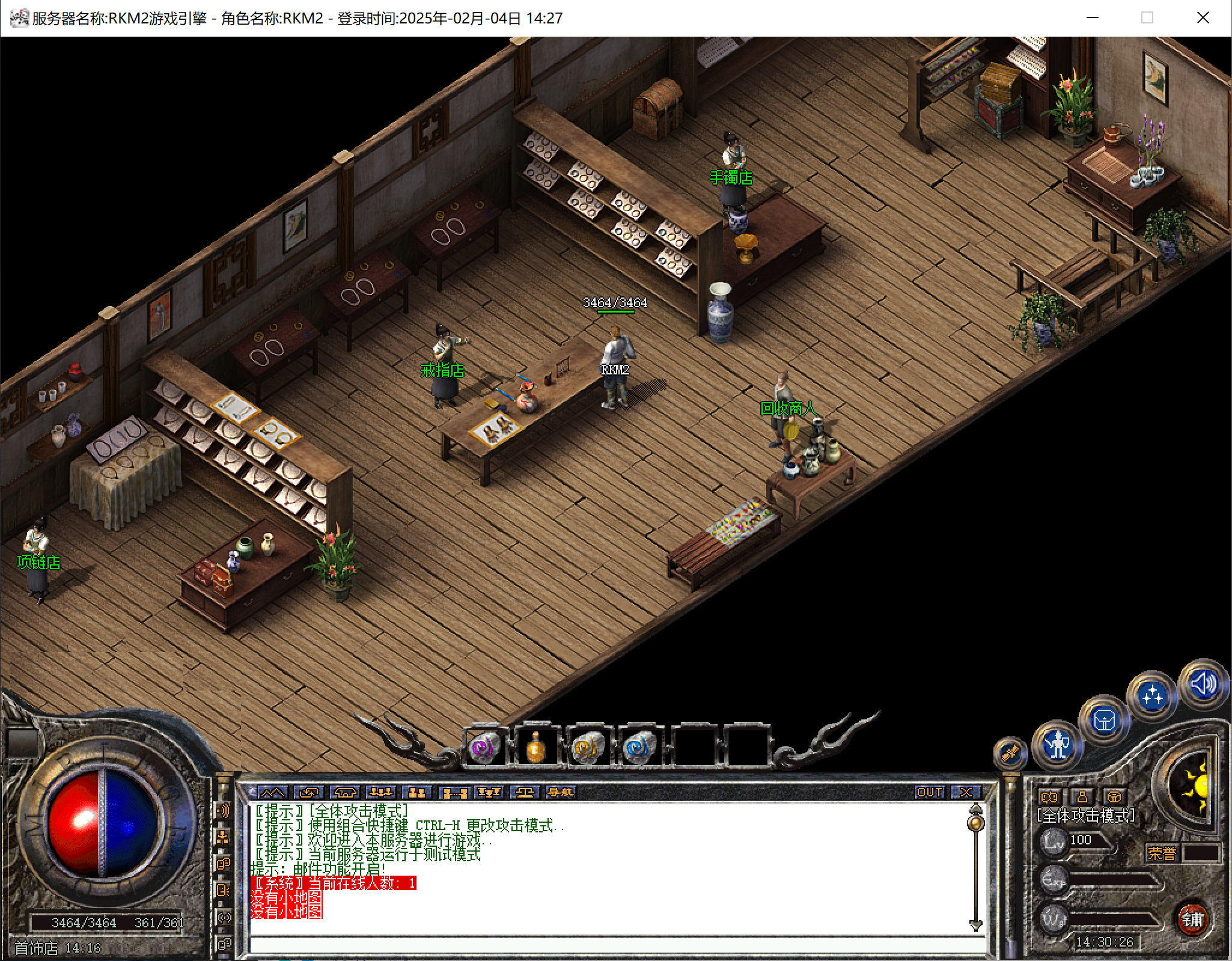Open the skills button with three stars
The image size is (1232, 961).
[x=1152, y=696]
